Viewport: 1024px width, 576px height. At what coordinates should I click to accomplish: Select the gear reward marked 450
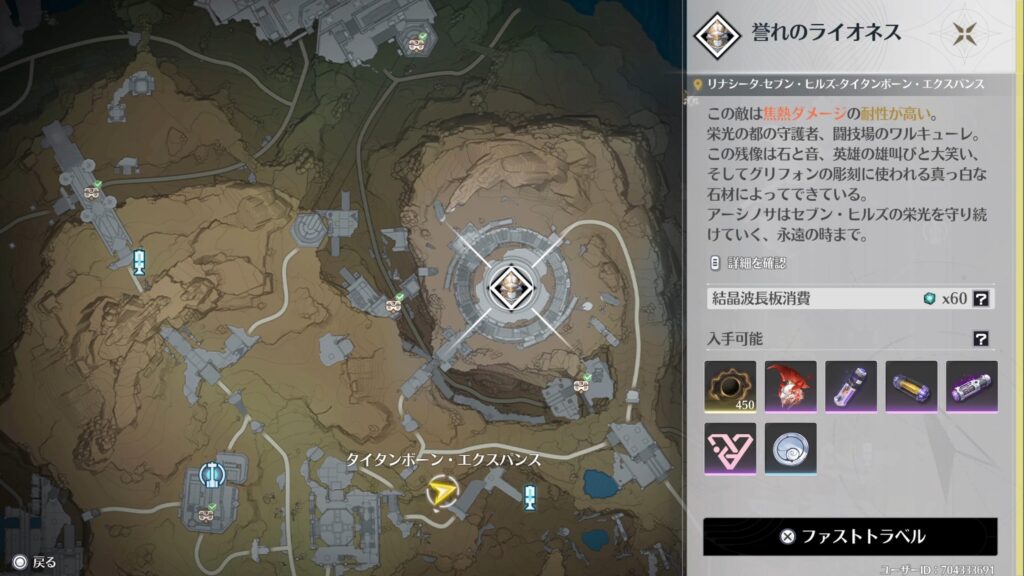point(730,387)
